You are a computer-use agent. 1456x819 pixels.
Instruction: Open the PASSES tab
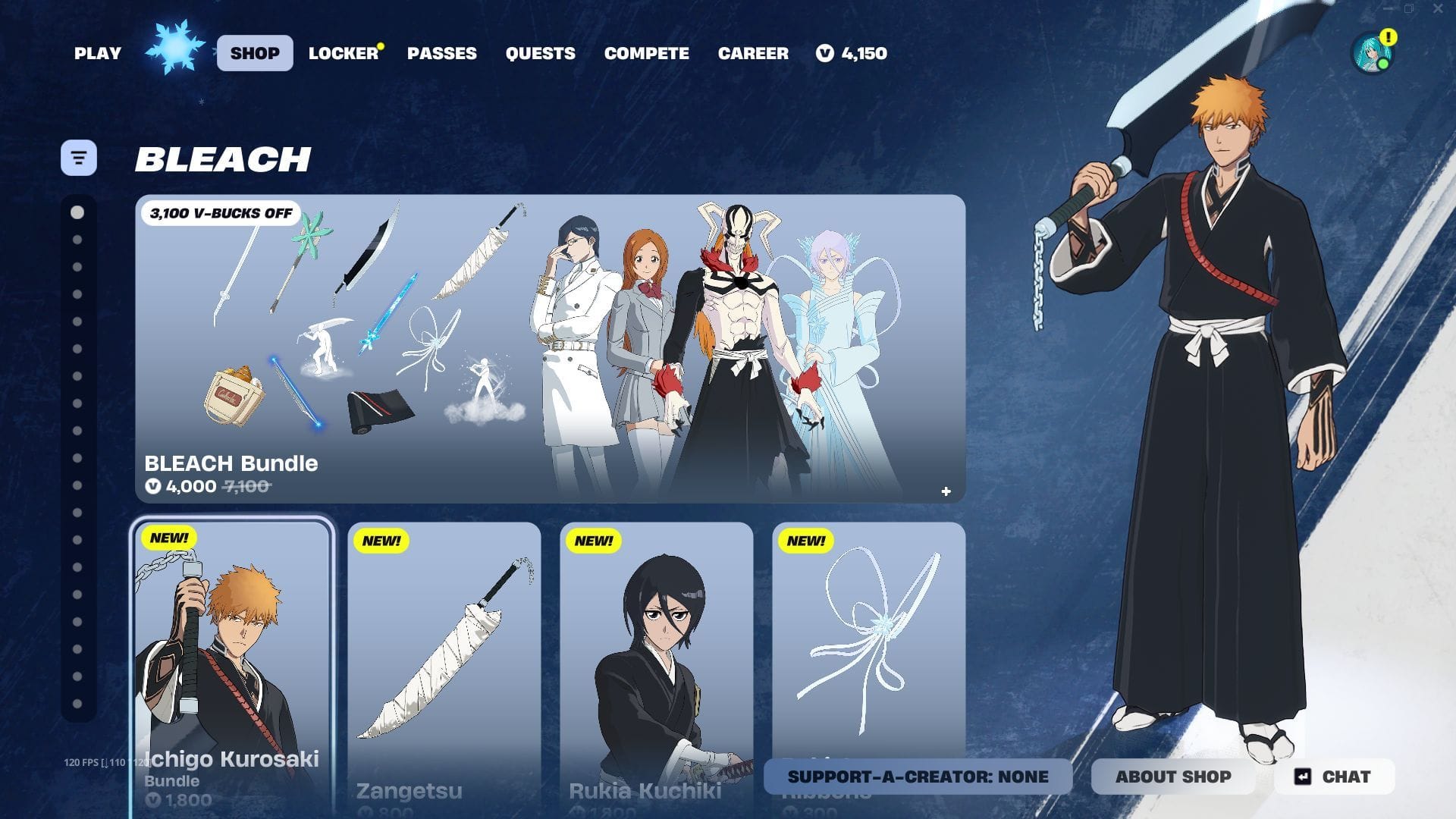(443, 53)
